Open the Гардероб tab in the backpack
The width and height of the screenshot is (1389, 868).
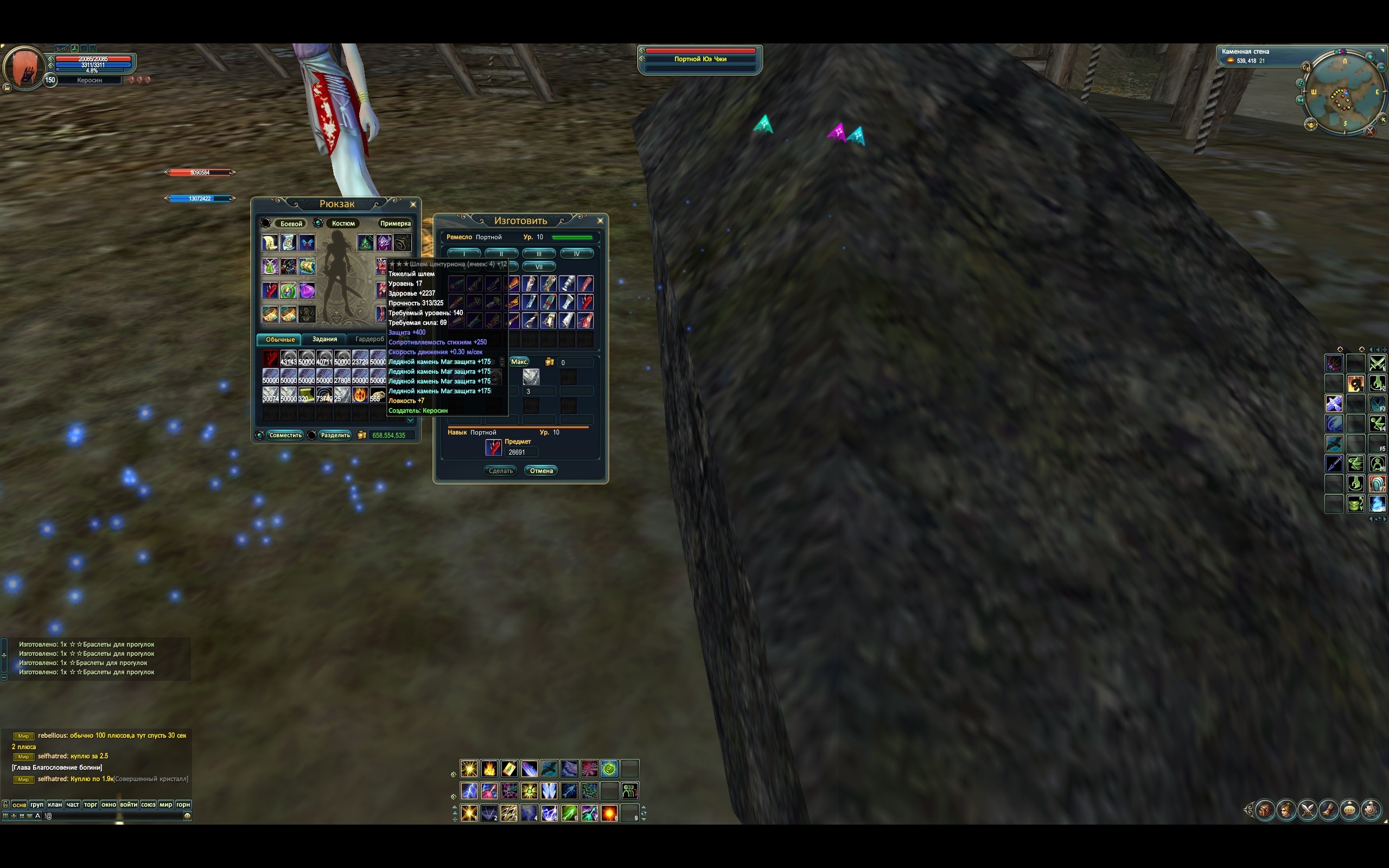pyautogui.click(x=369, y=339)
